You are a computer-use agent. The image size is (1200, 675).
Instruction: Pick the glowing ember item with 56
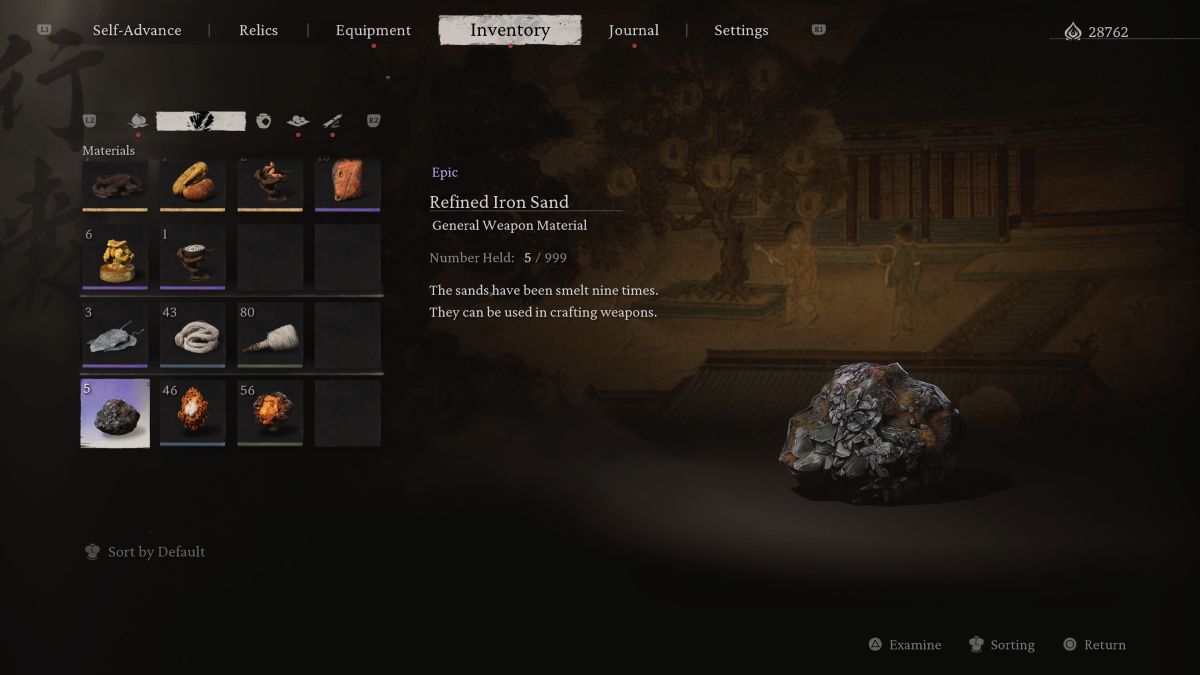(270, 413)
